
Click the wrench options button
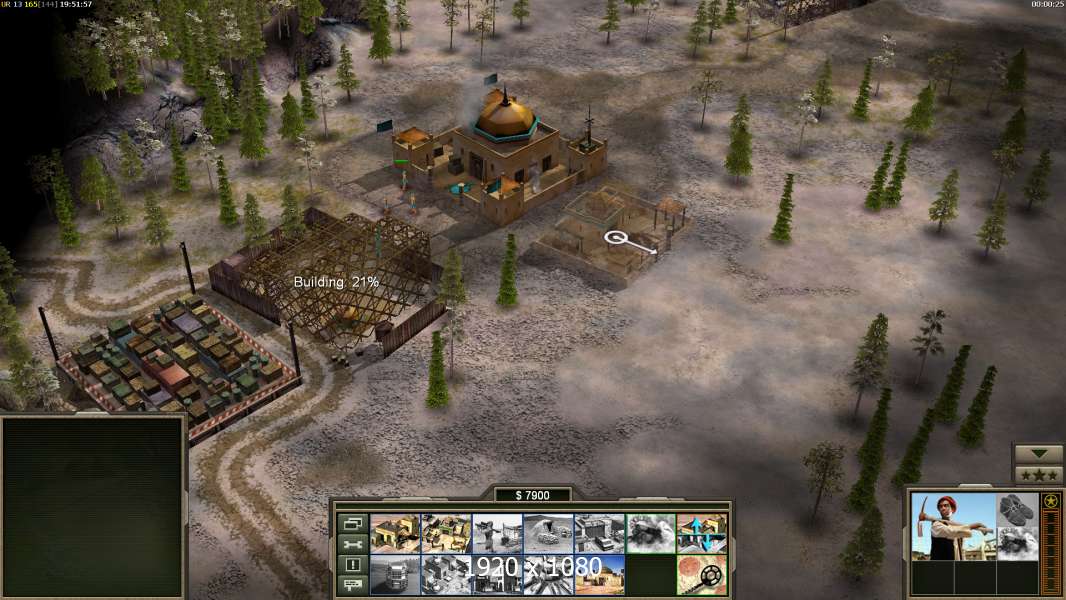351,544
